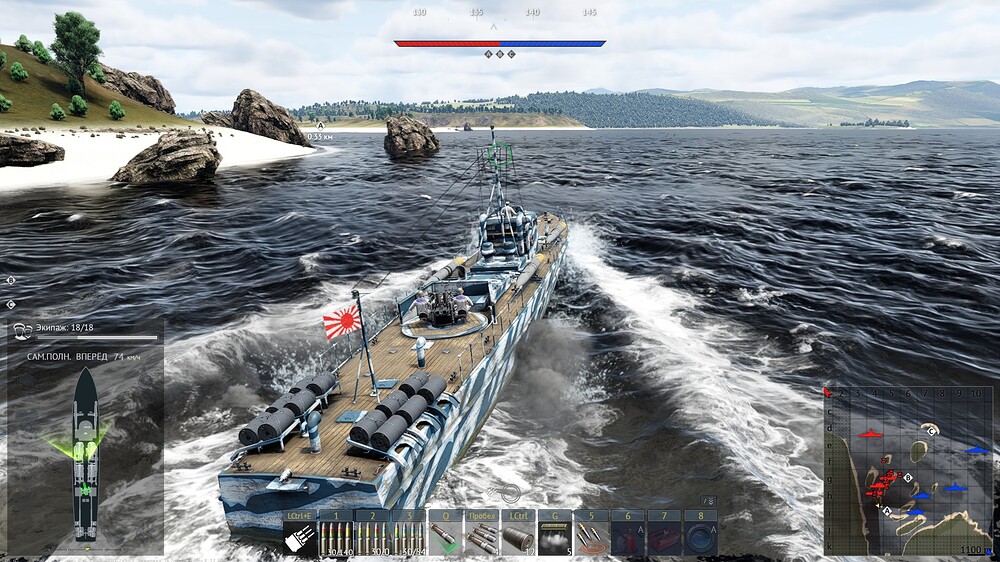Activate the depth charge slot

(517, 538)
